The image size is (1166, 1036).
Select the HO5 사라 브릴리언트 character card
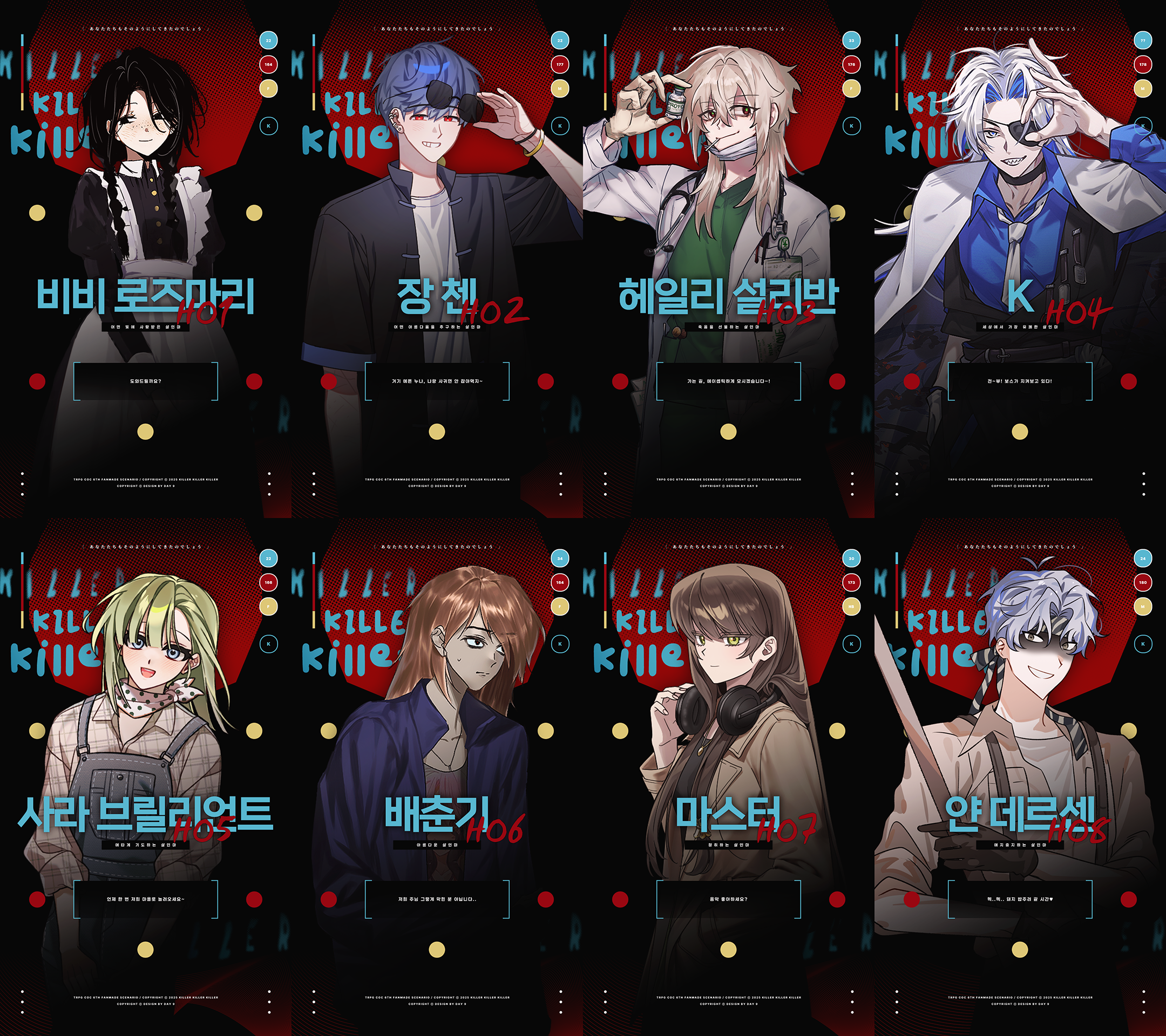145,776
